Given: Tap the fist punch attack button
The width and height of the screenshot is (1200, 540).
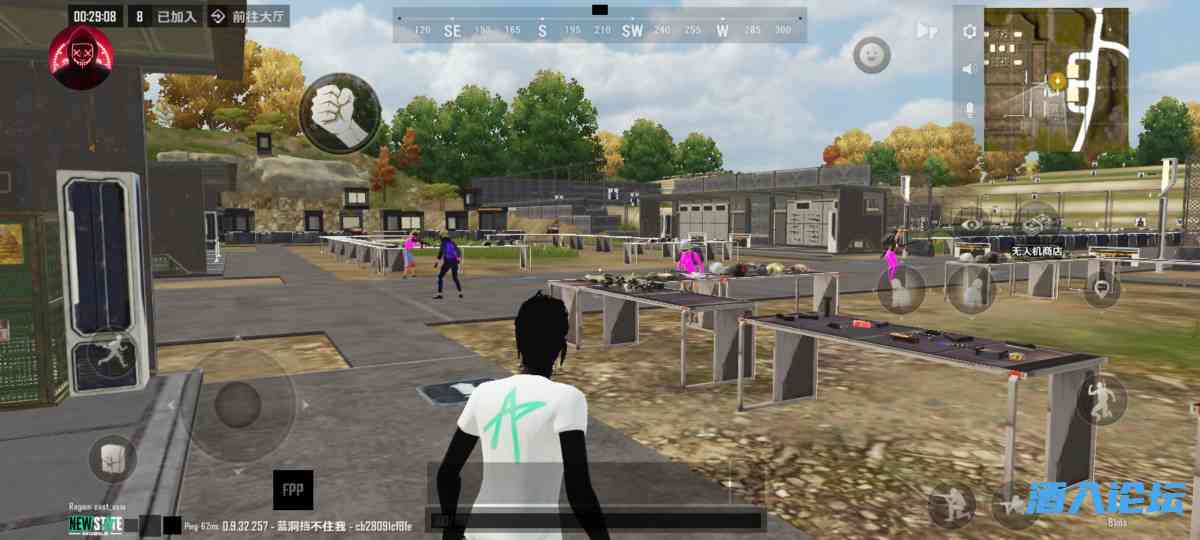Looking at the screenshot, I should point(340,113).
